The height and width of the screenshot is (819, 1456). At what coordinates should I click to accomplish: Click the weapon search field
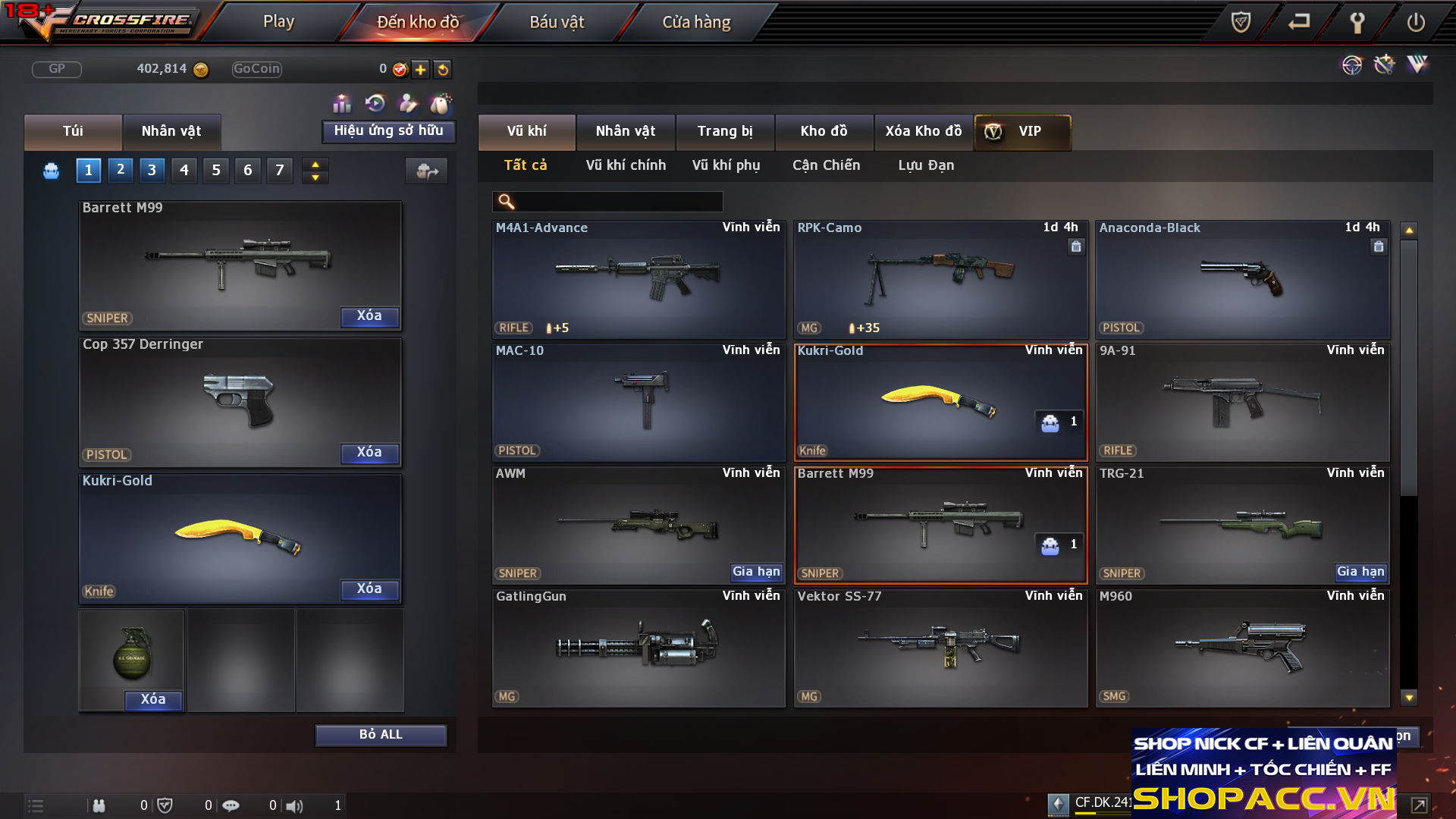(x=618, y=202)
